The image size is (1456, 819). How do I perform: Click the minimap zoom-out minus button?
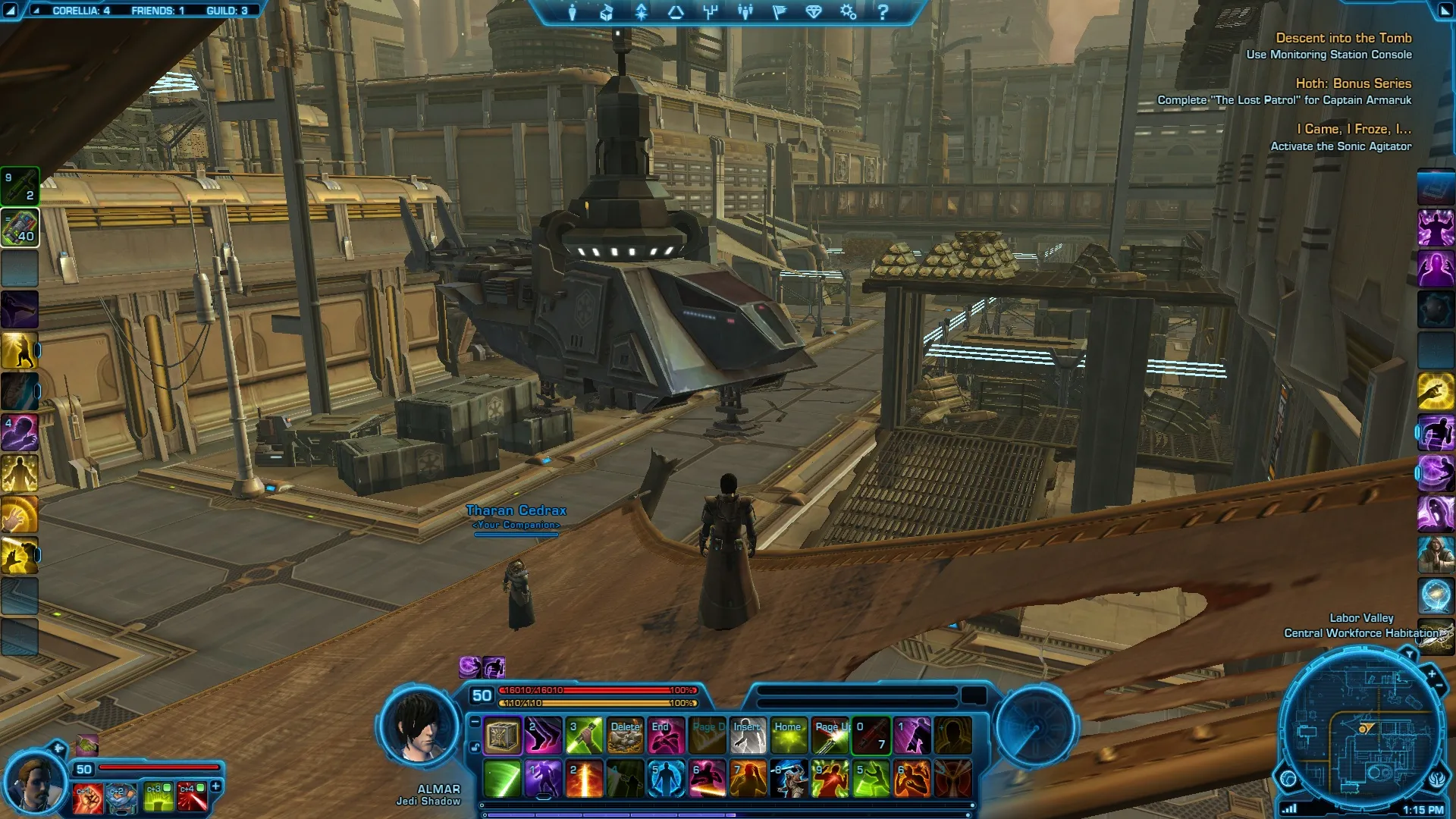pos(1439,686)
